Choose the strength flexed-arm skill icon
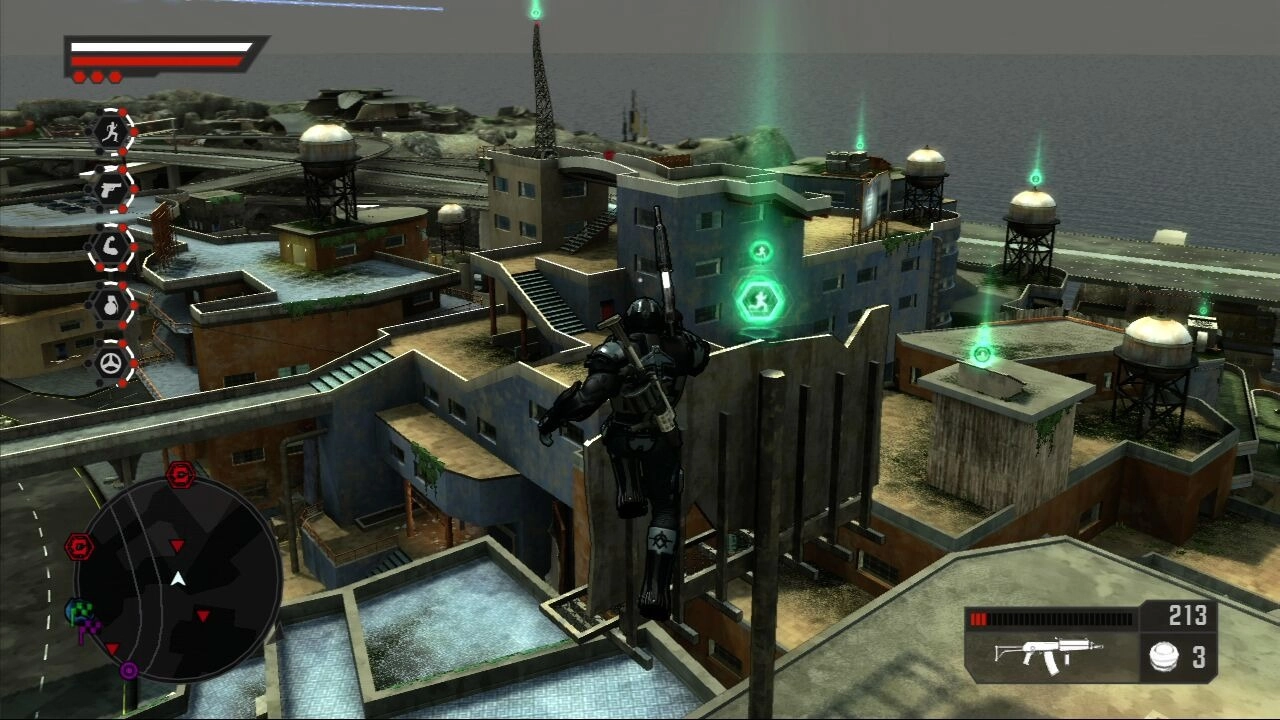This screenshot has width=1280, height=720. point(111,247)
